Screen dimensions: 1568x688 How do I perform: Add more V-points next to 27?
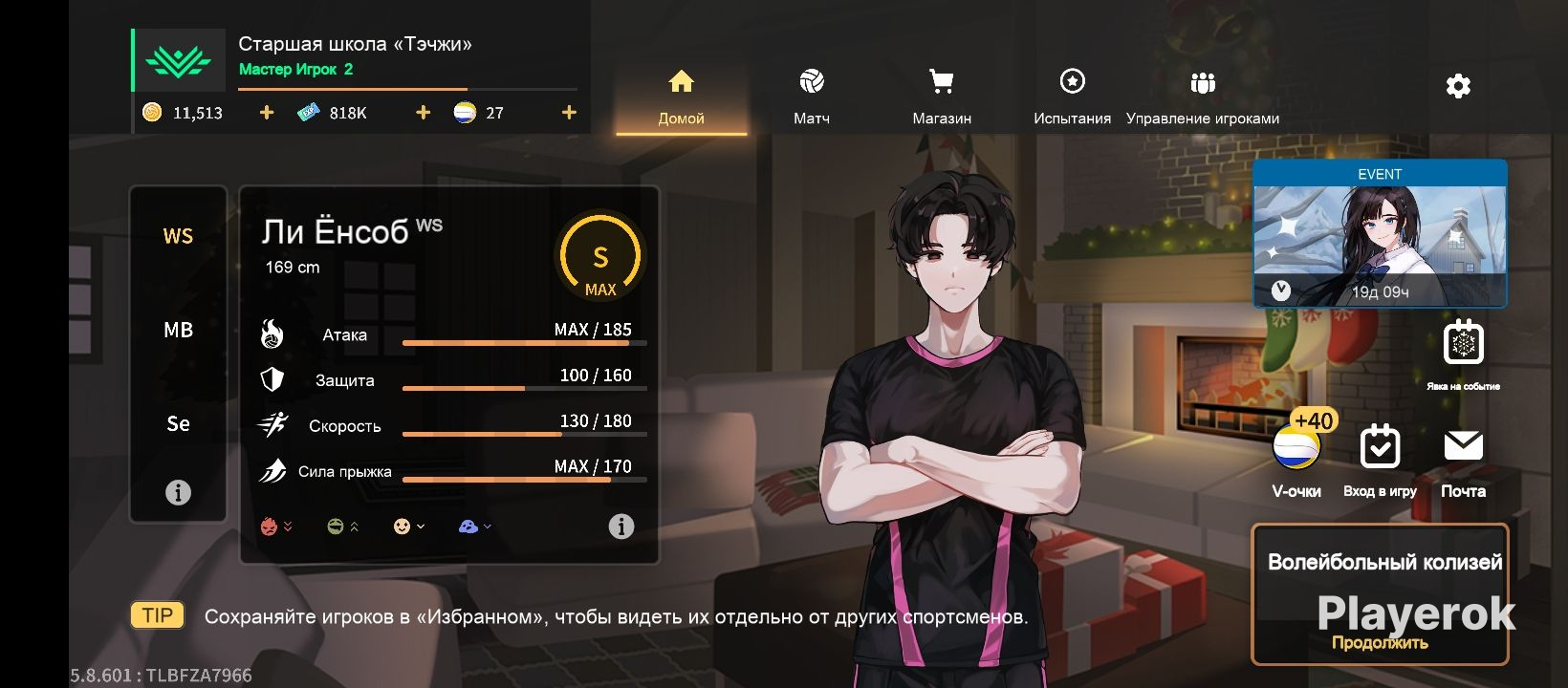[569, 113]
